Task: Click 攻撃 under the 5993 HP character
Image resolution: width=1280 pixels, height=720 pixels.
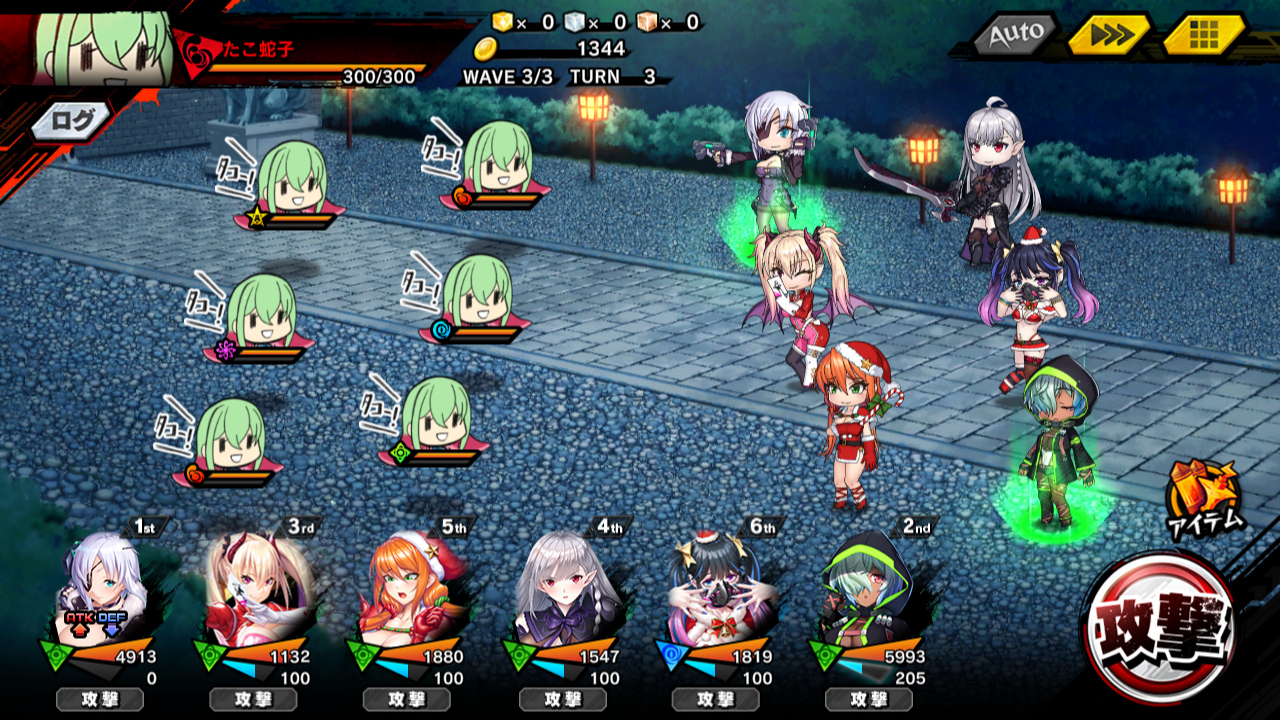Action: point(867,699)
